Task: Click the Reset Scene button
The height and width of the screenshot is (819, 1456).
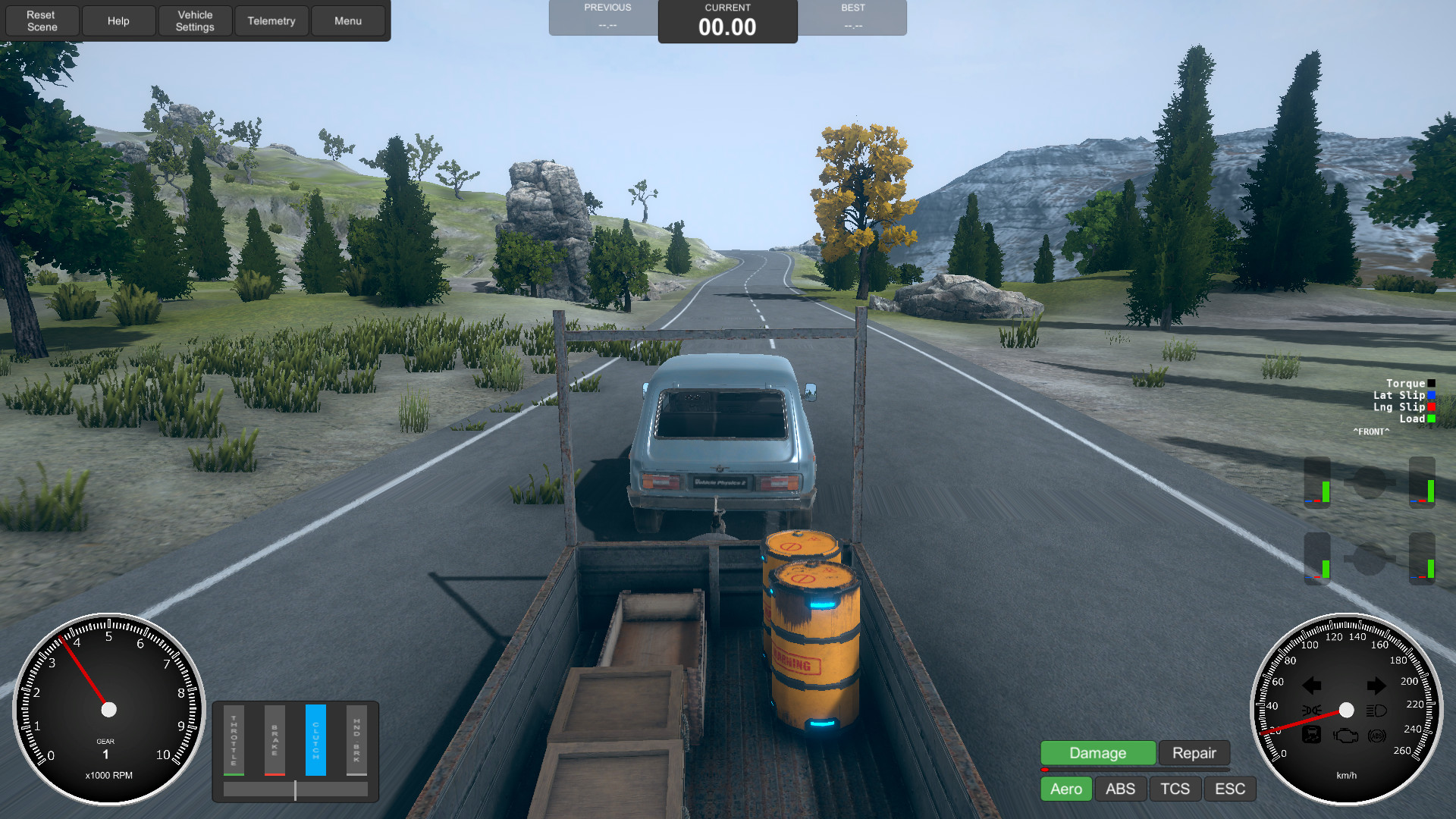Action: point(42,20)
